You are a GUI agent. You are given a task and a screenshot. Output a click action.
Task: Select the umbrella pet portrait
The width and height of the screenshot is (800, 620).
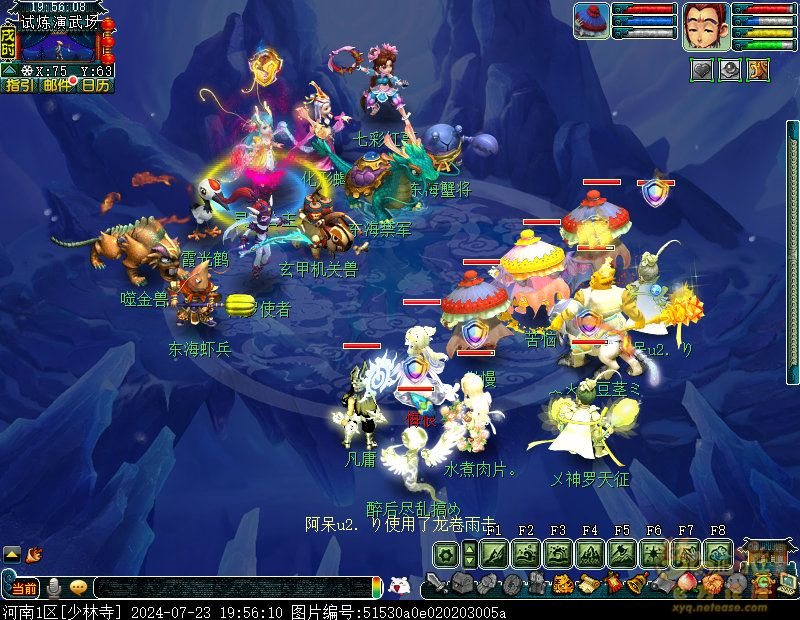(x=592, y=22)
